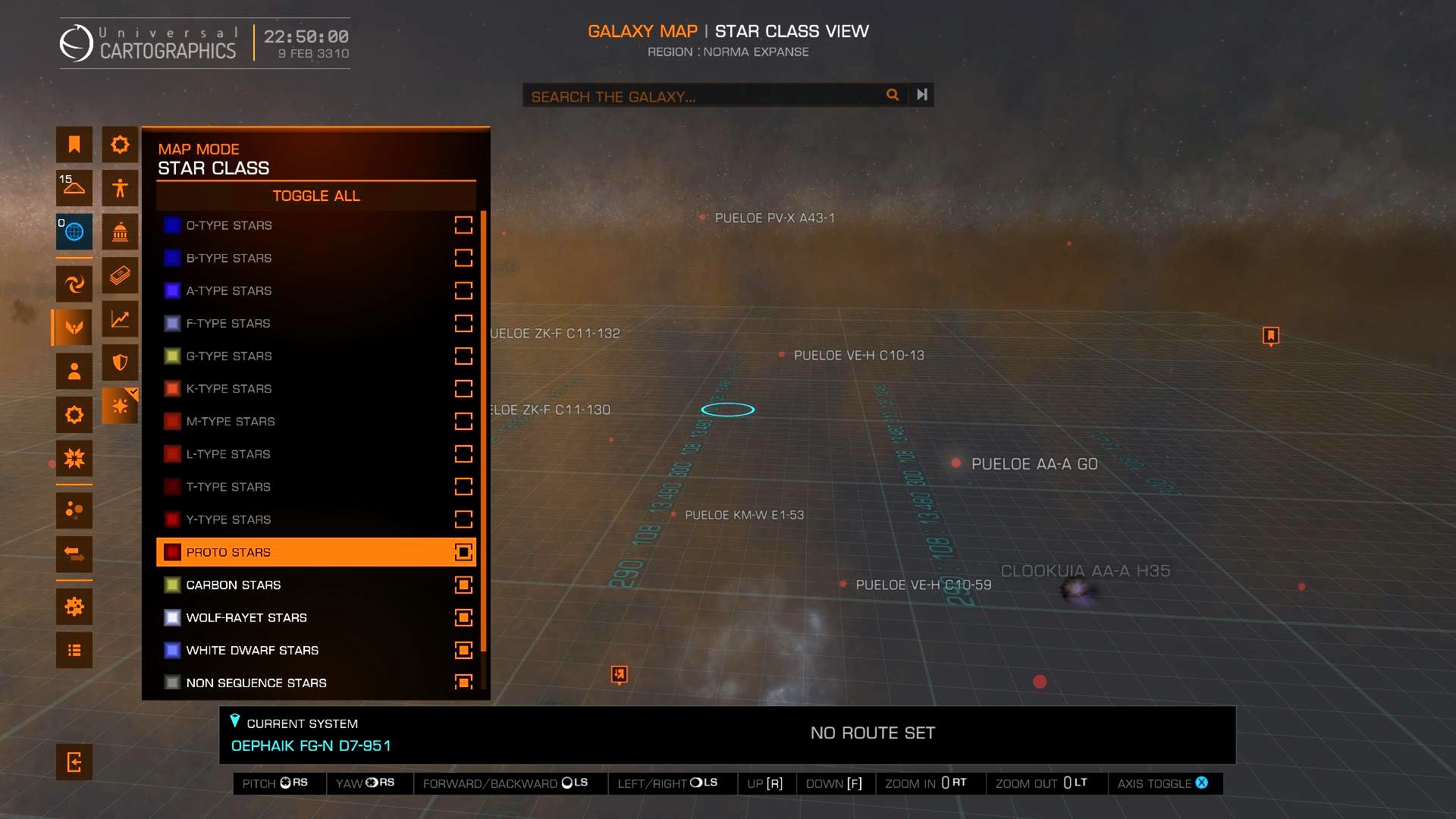Toggle White Dwarf Stars filter
Viewport: 1456px width, 819px height.
(463, 650)
